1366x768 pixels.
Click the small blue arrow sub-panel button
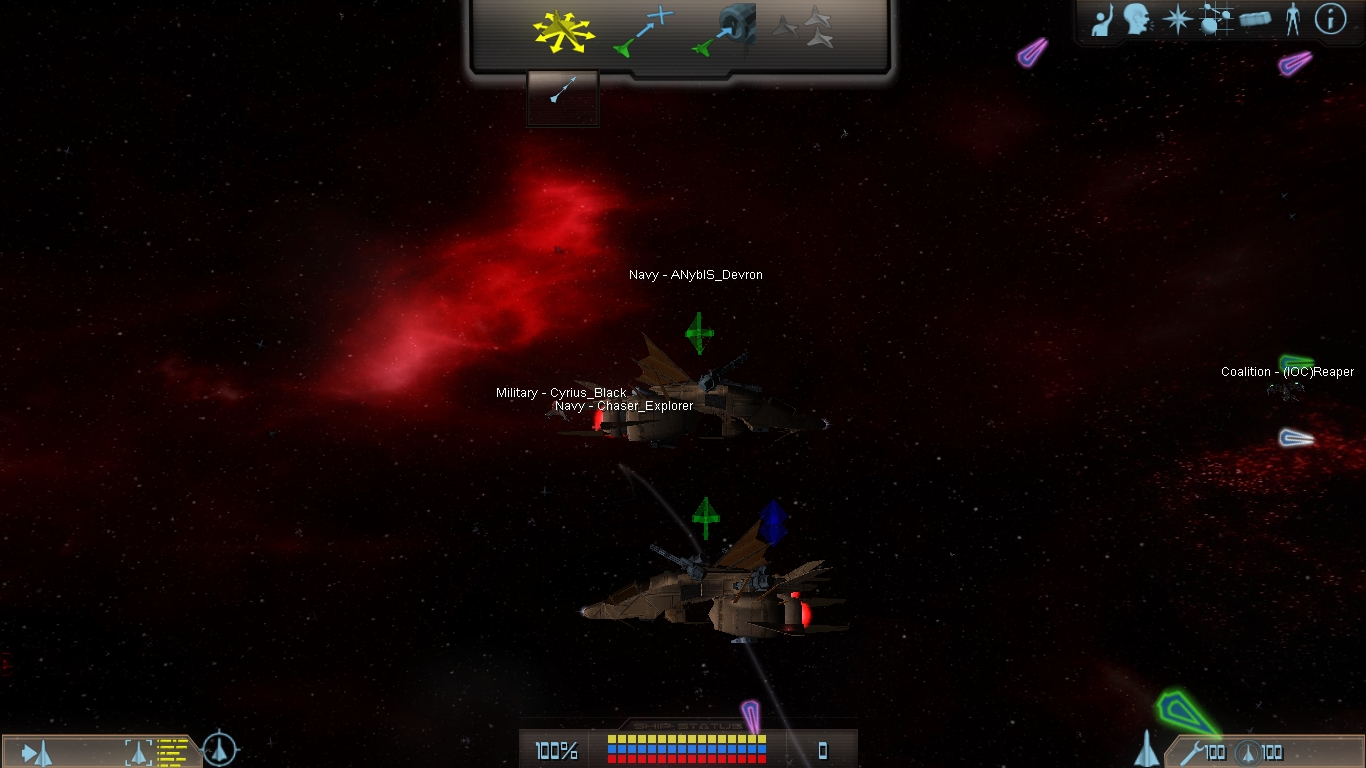pyautogui.click(x=562, y=94)
